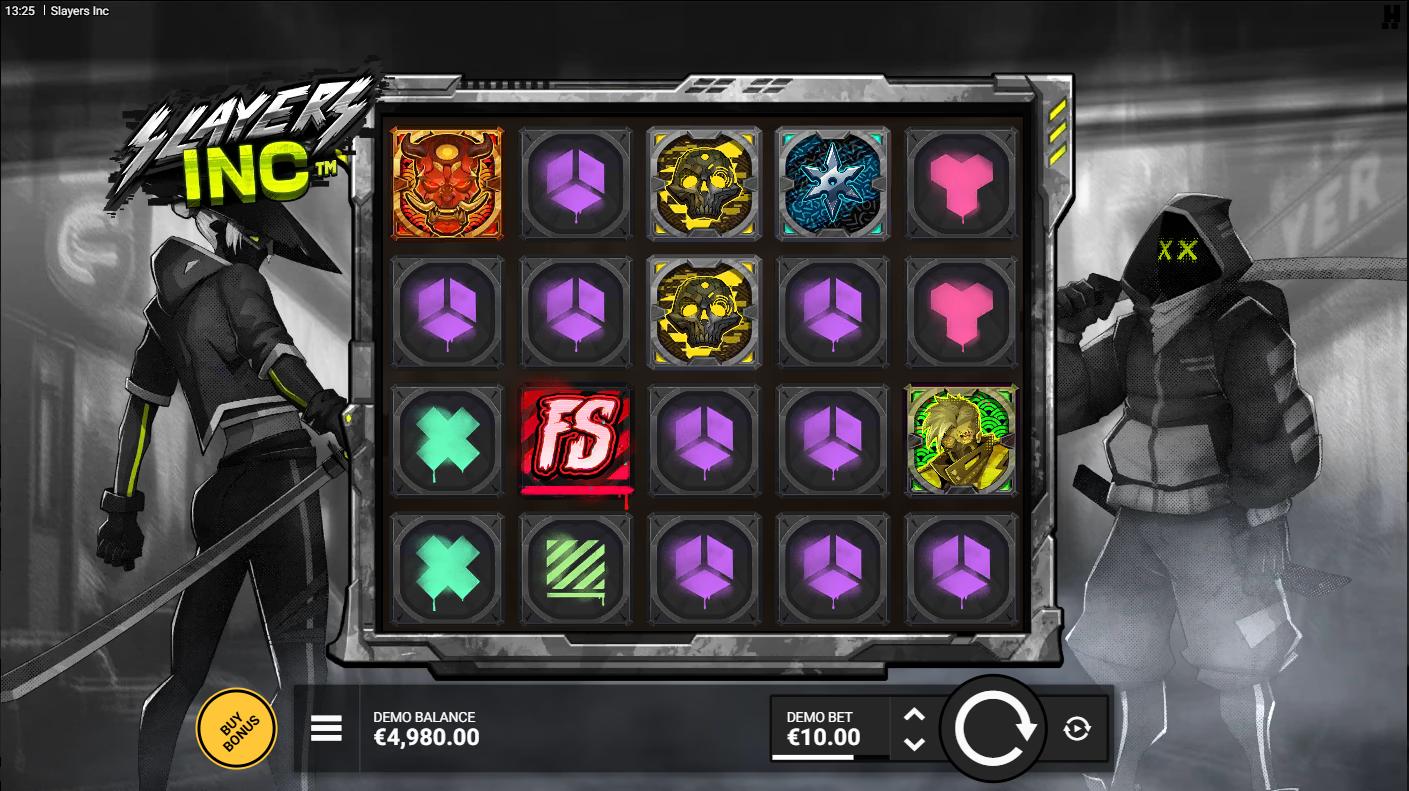Open the hamburger menu
This screenshot has height=791, width=1409.
[326, 729]
